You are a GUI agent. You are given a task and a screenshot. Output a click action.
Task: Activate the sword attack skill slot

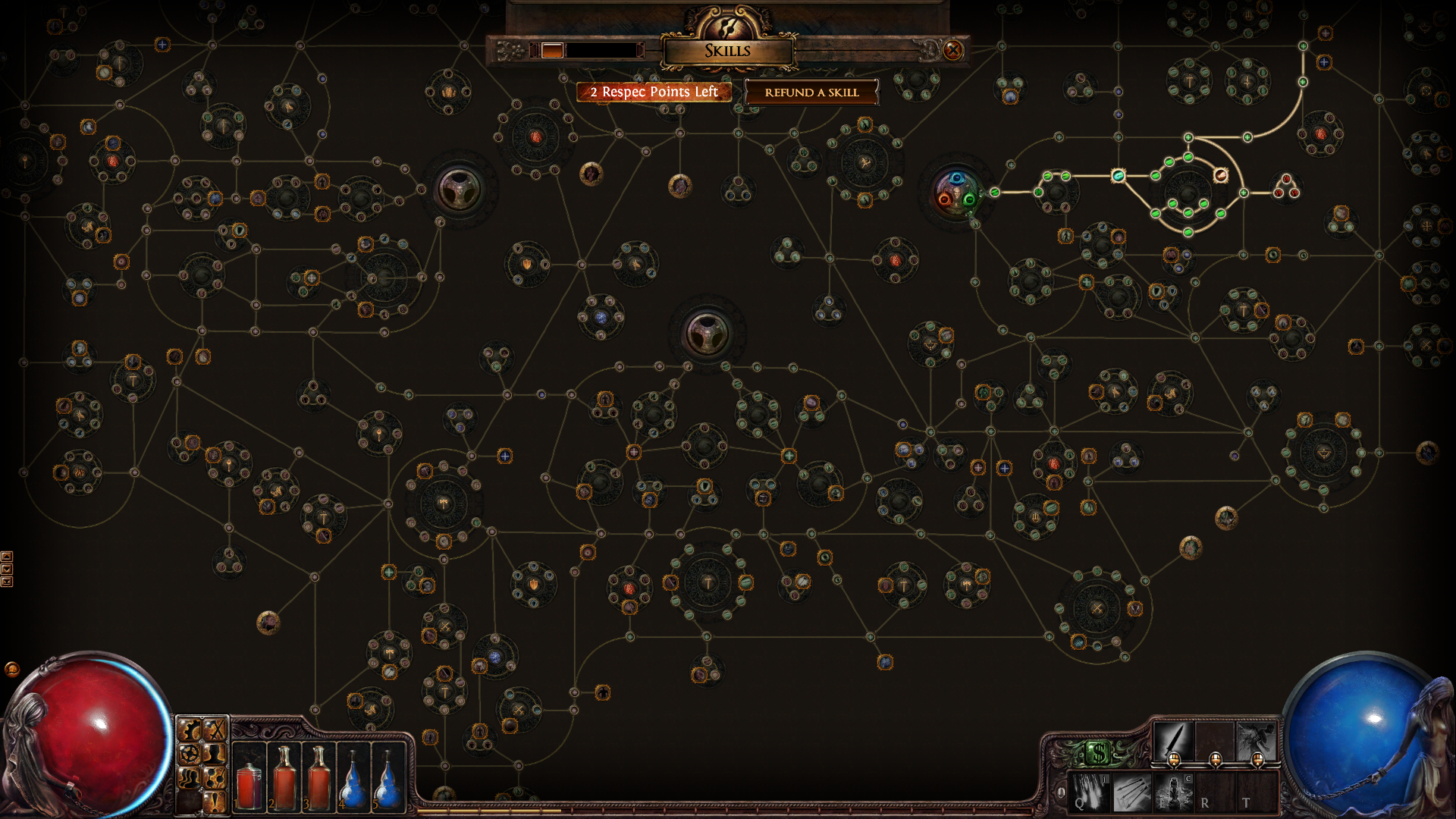click(x=1172, y=740)
